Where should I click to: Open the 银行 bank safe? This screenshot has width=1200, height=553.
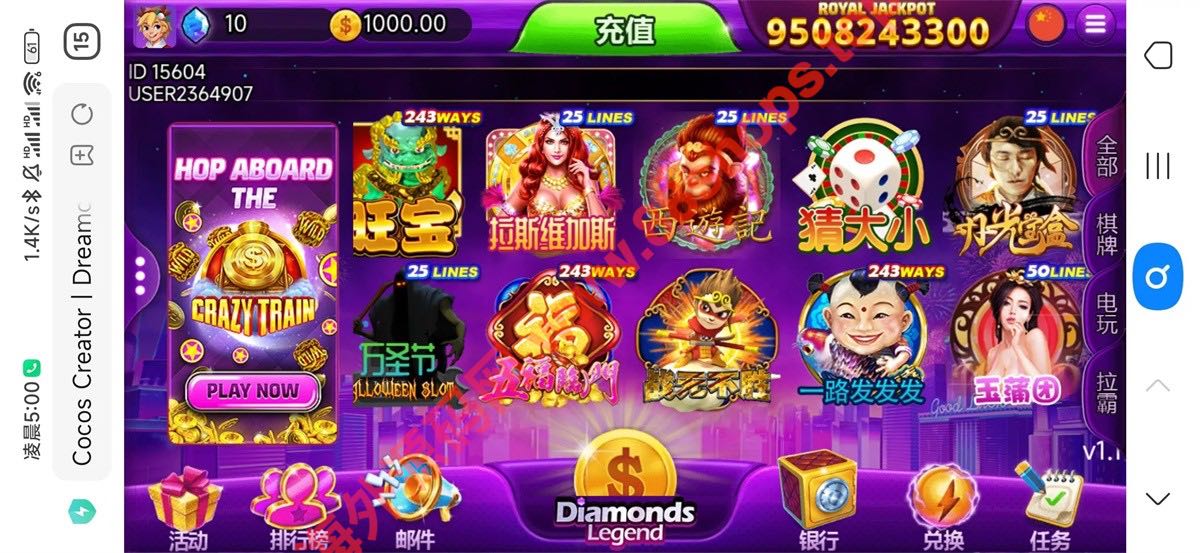click(x=817, y=505)
